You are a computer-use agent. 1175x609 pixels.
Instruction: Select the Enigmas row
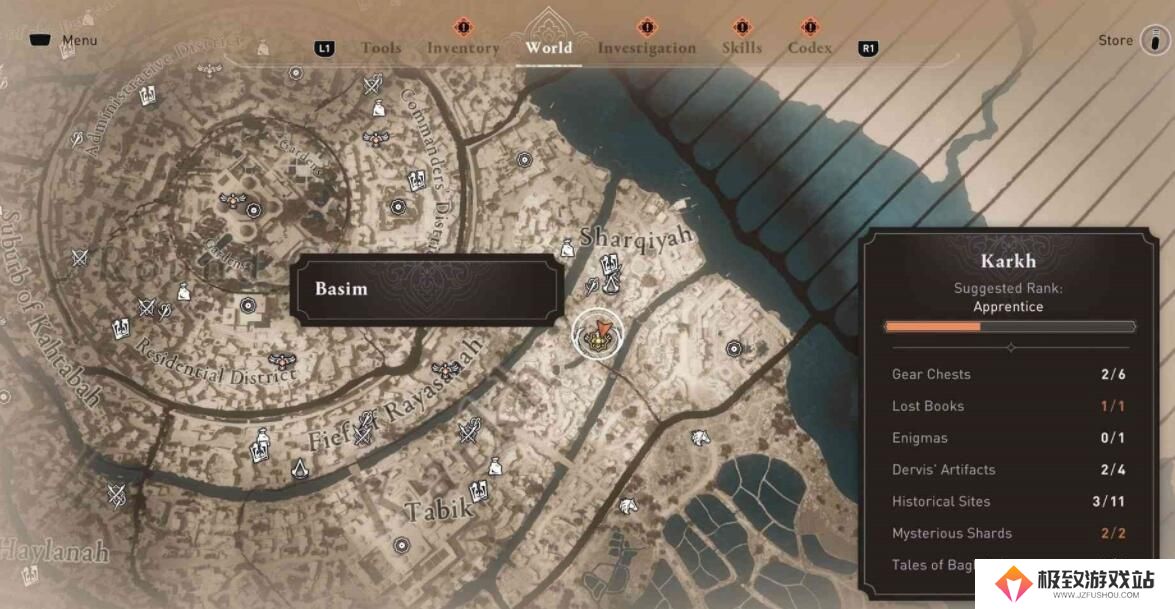[1009, 438]
